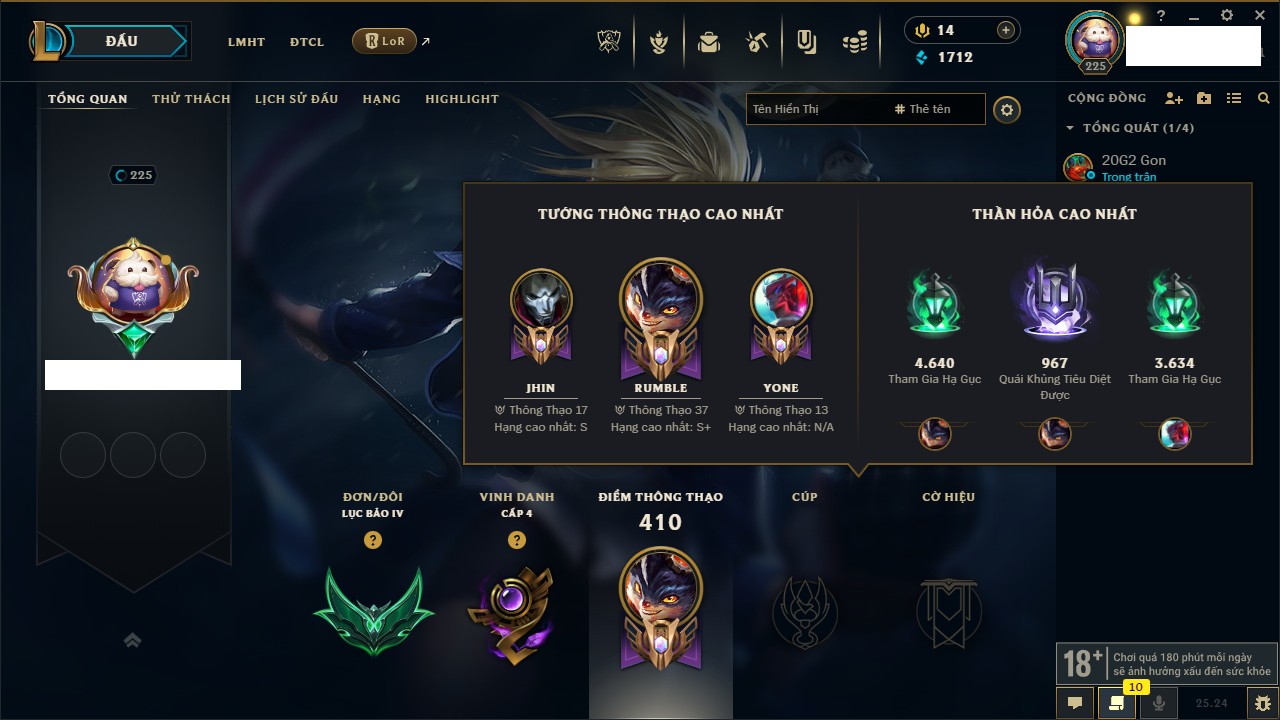
Task: Go to the HẠNG tab
Action: [x=381, y=99]
